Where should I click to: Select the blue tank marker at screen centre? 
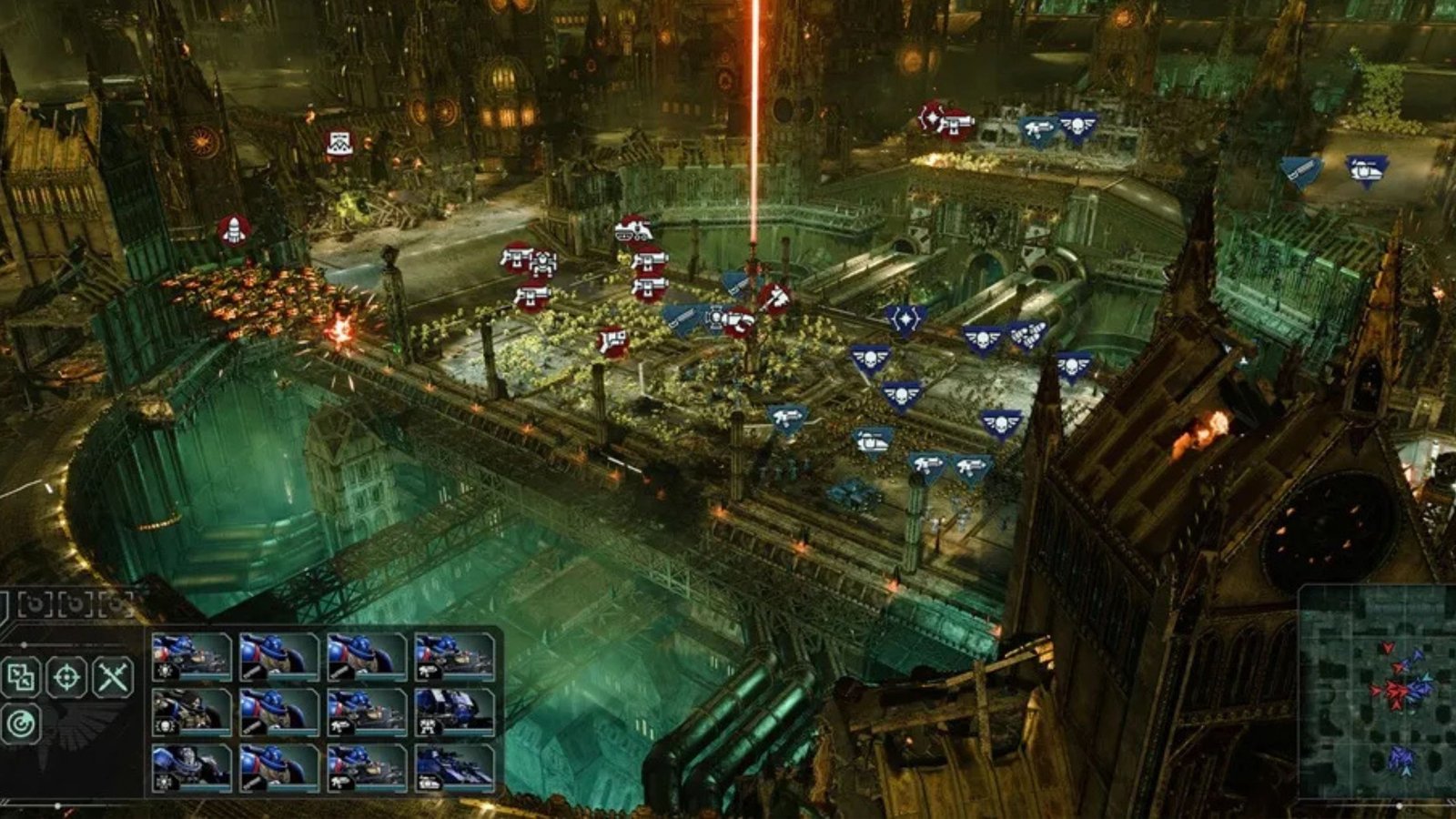click(x=873, y=441)
